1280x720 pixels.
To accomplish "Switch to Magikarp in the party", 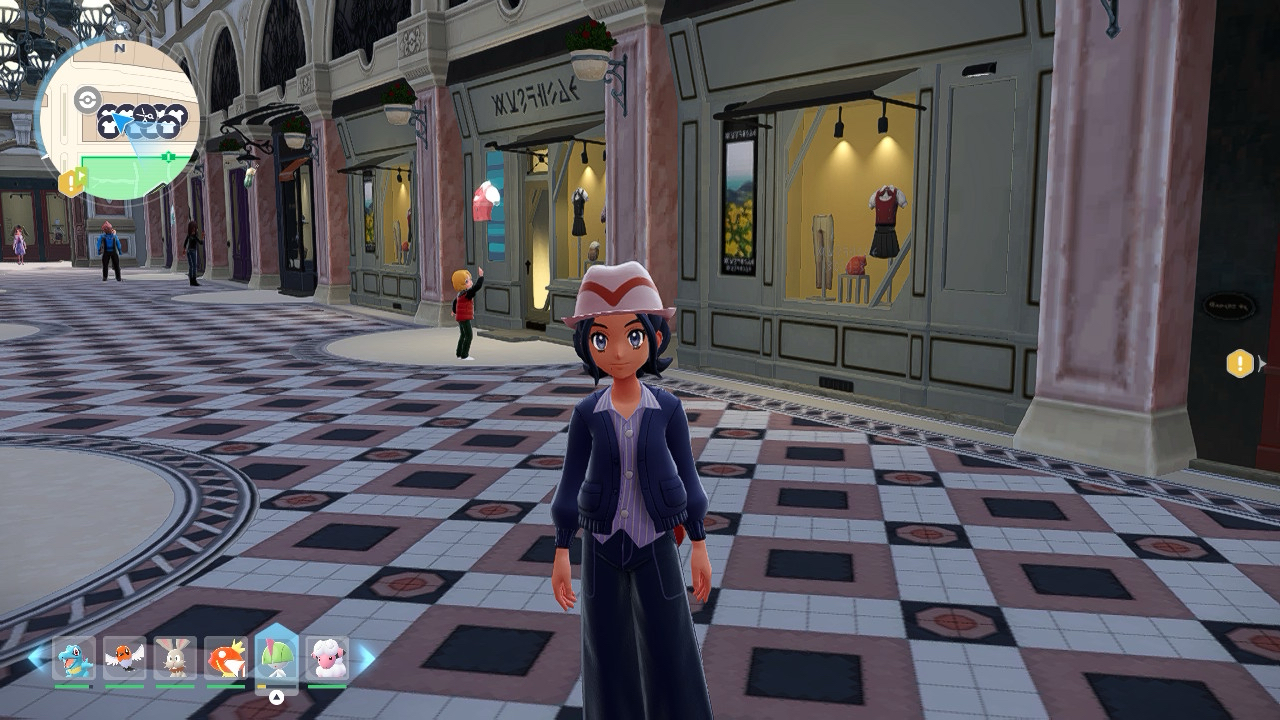I will coord(226,658).
